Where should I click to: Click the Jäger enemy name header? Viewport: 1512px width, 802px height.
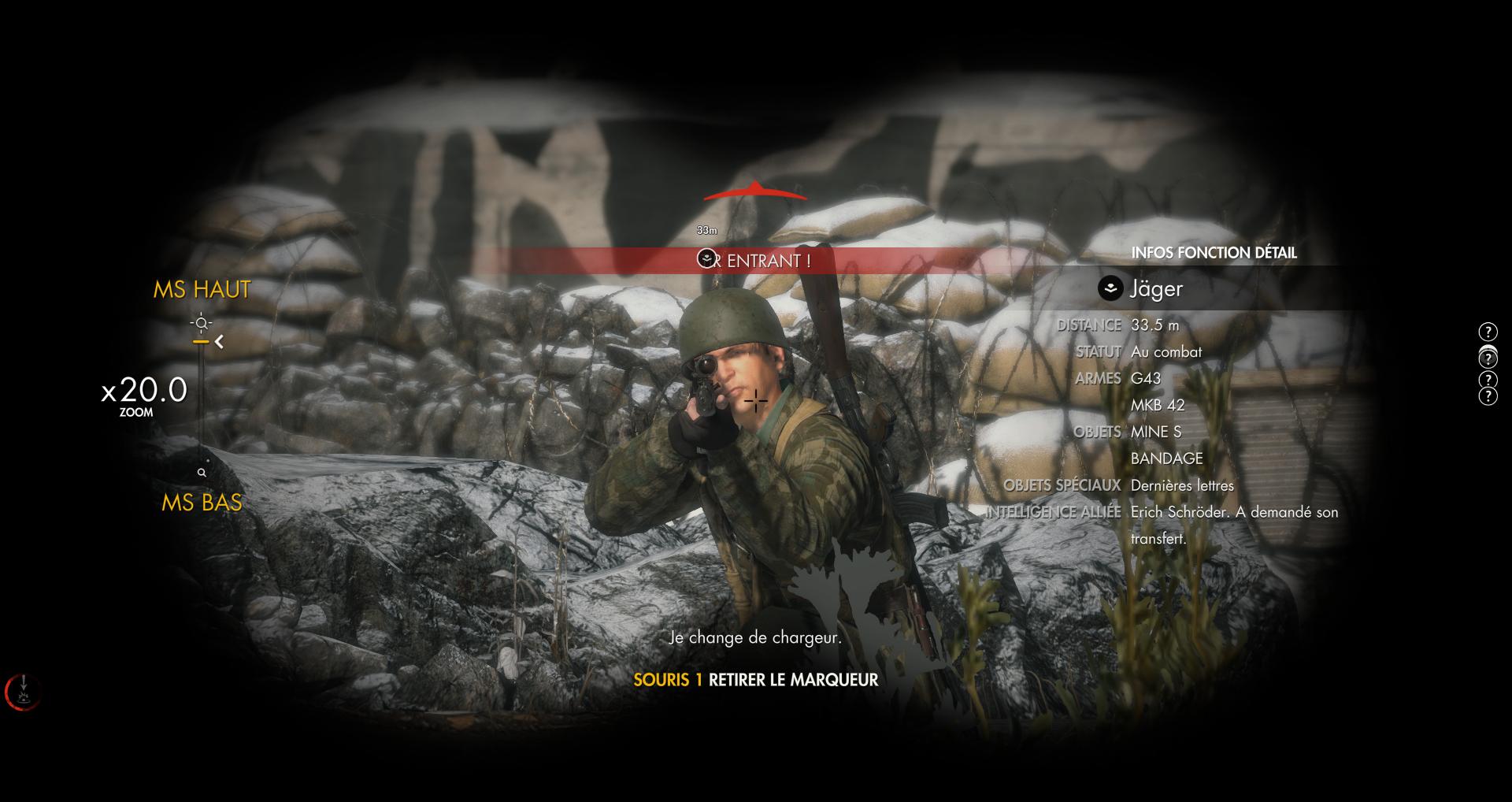point(1155,289)
